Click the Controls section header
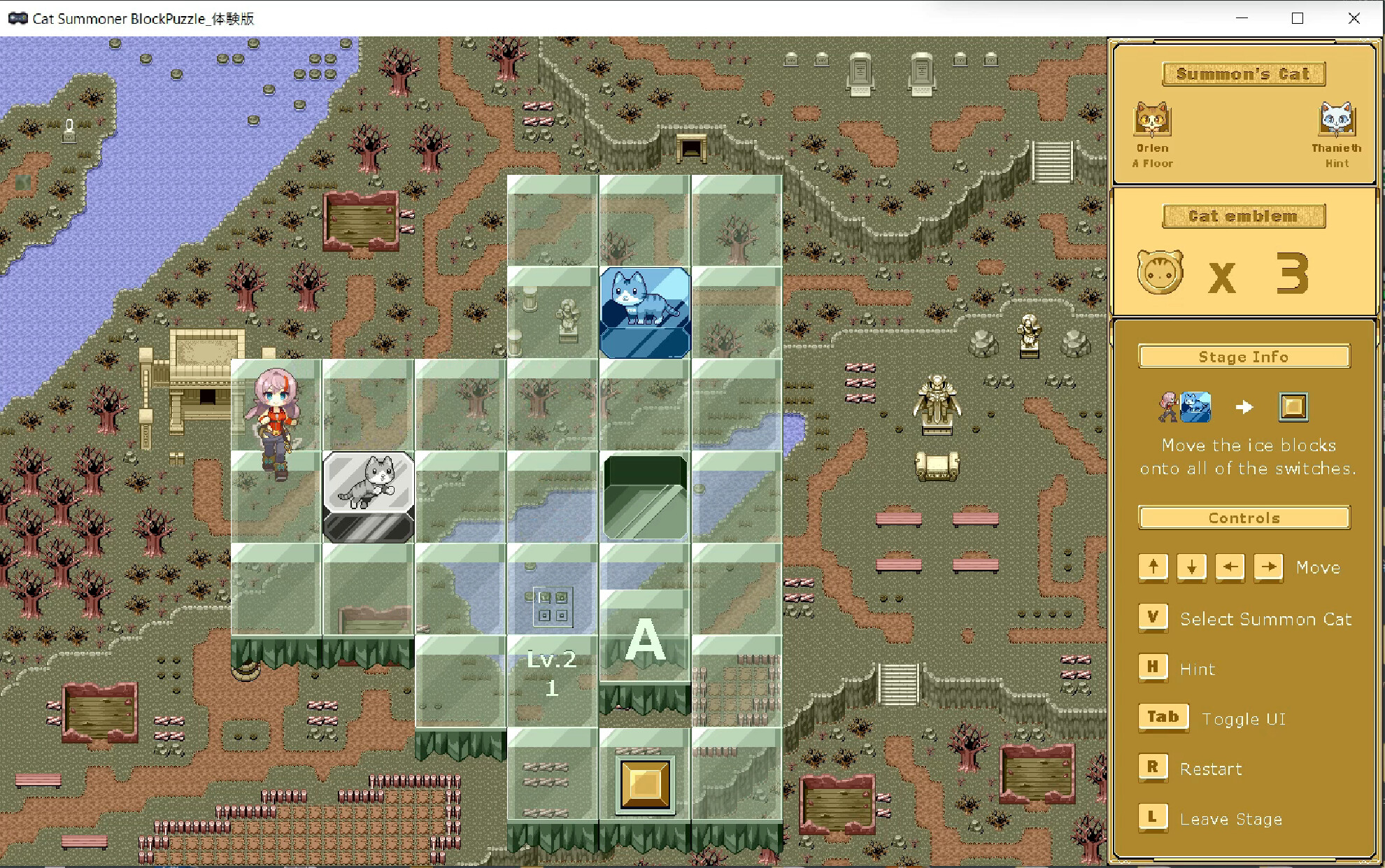The image size is (1385, 868). tap(1244, 517)
